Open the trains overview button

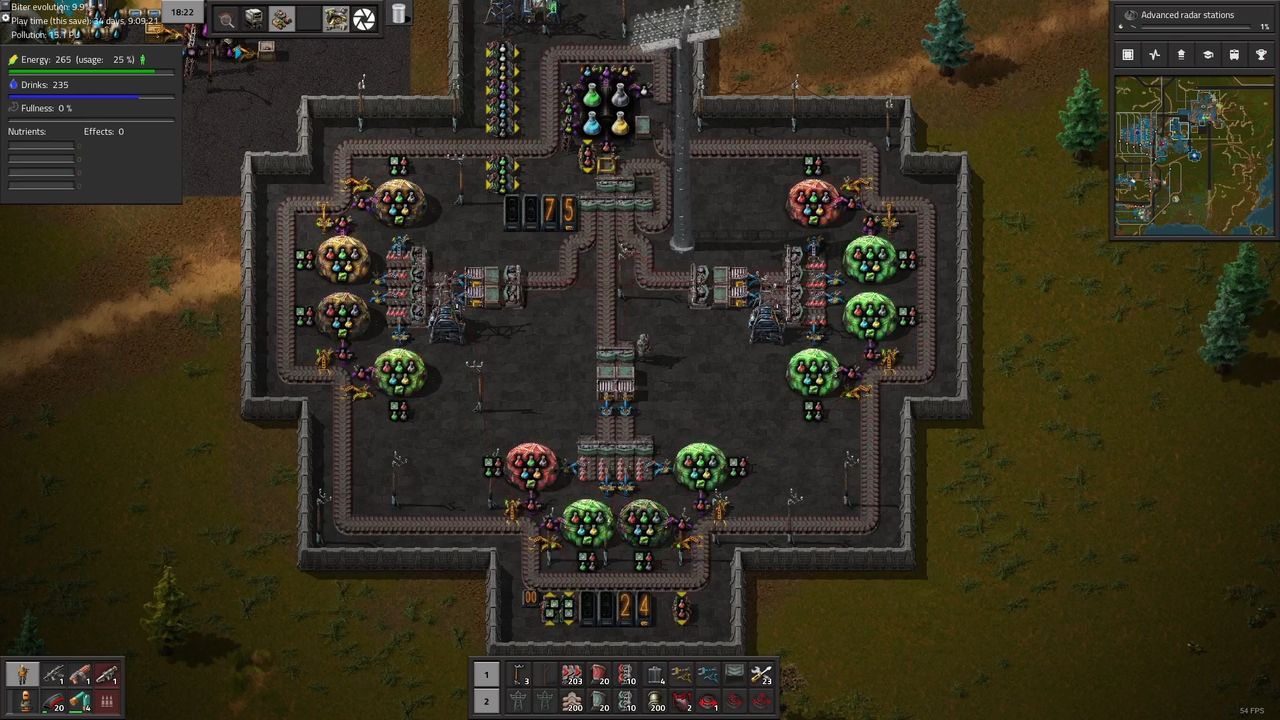click(x=1234, y=55)
